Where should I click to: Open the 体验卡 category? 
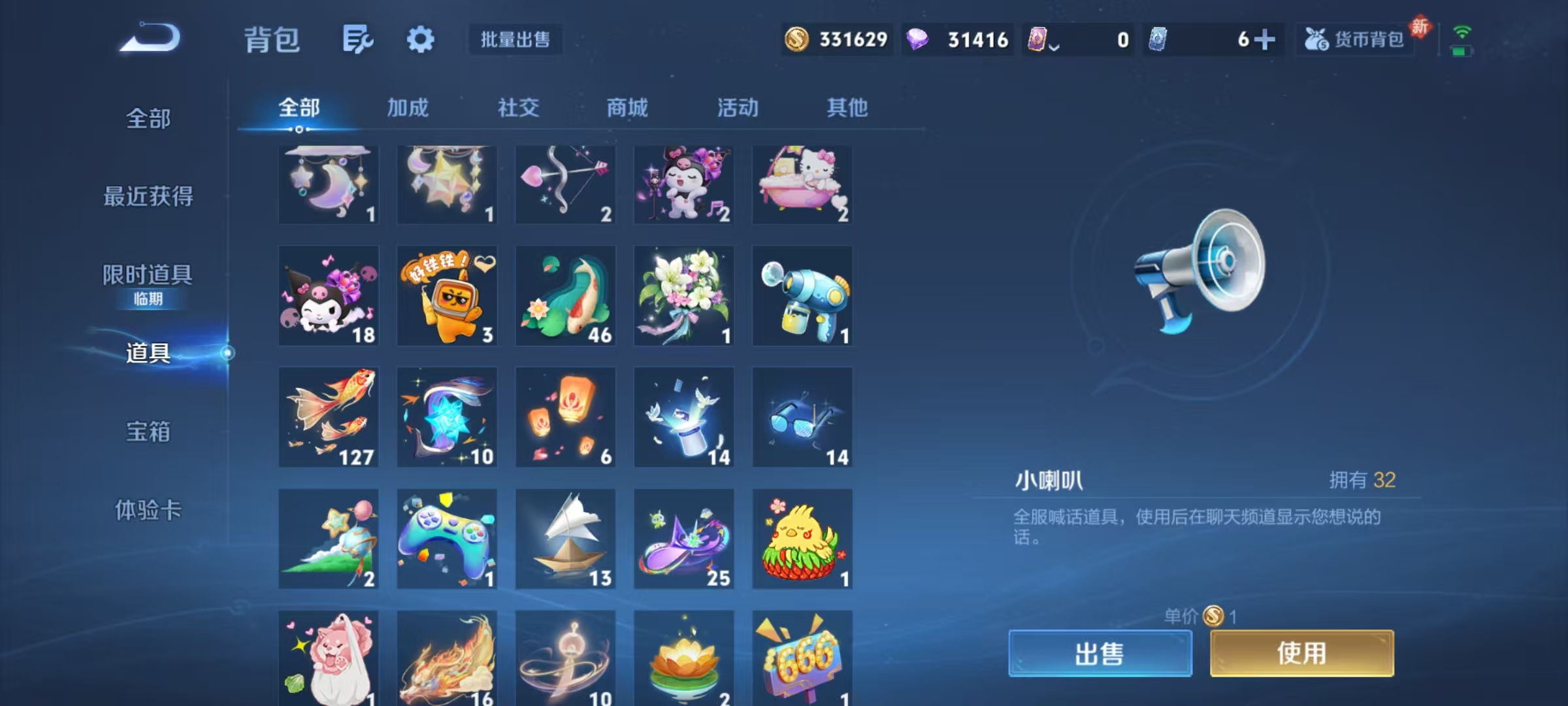149,512
